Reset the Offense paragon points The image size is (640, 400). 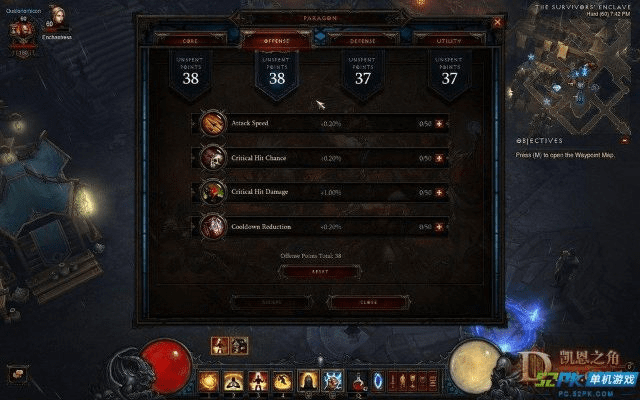[320, 271]
